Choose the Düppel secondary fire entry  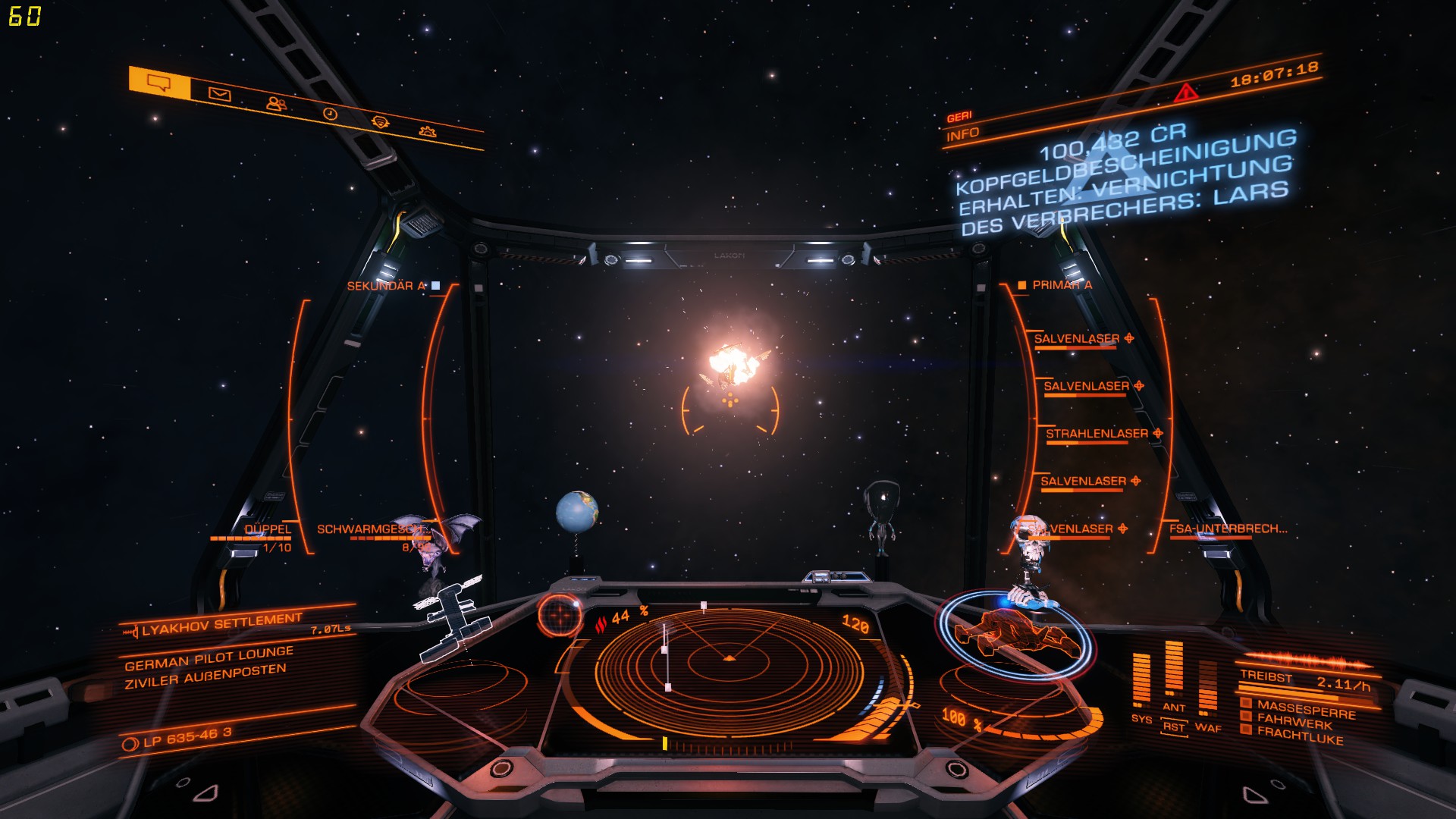click(267, 529)
